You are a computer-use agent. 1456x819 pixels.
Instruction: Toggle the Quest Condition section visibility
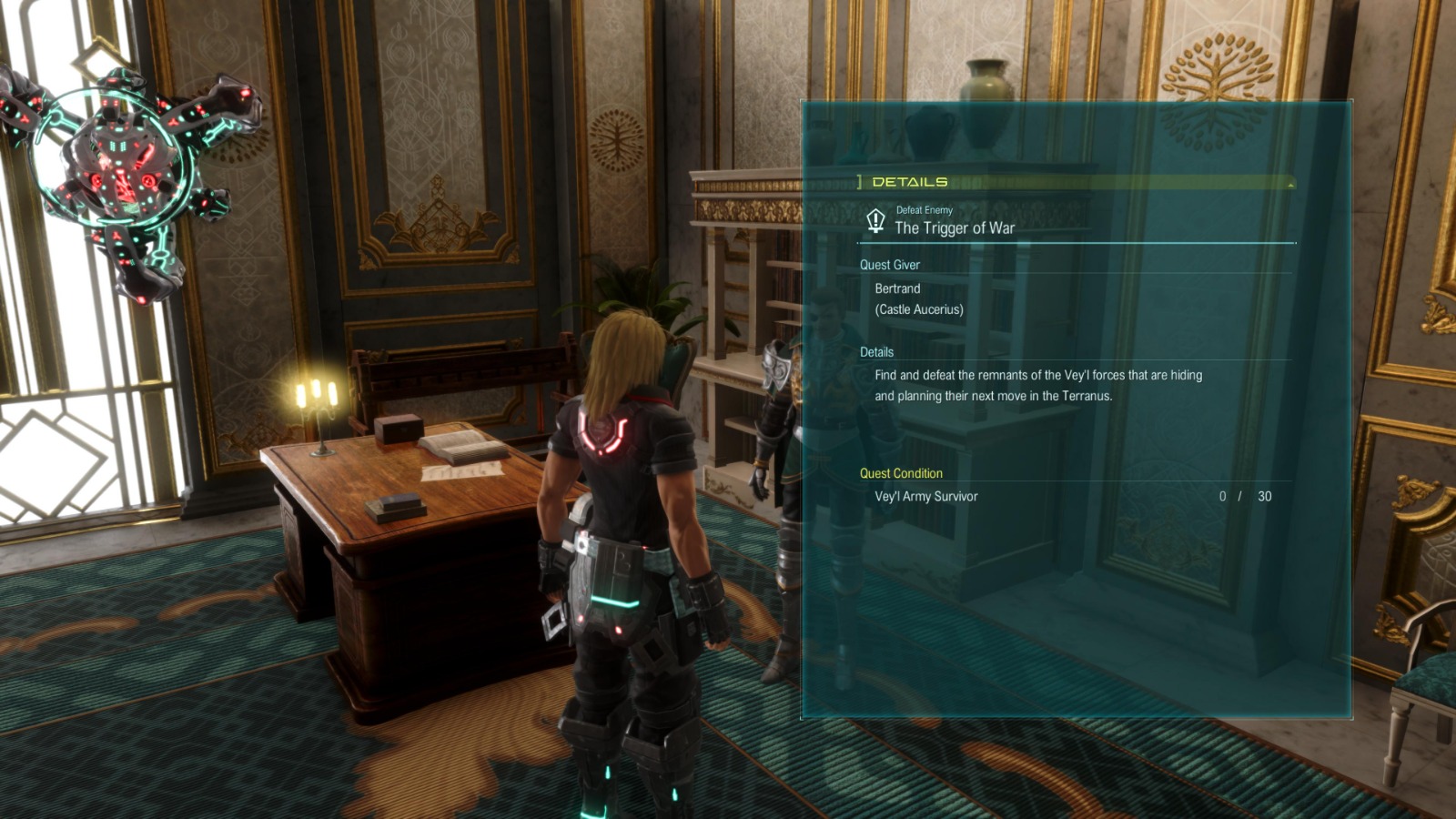point(900,473)
